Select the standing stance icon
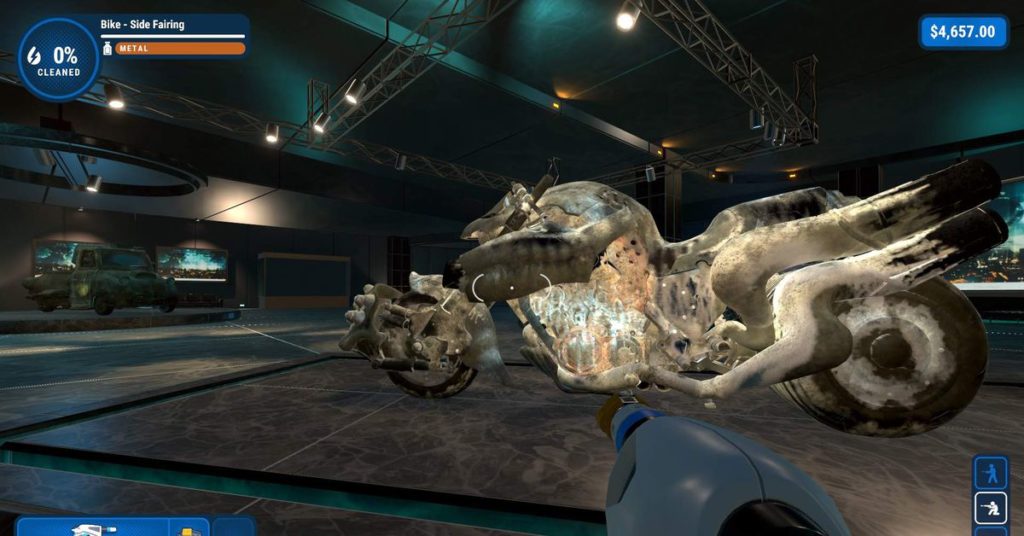The width and height of the screenshot is (1024, 536). tap(990, 473)
